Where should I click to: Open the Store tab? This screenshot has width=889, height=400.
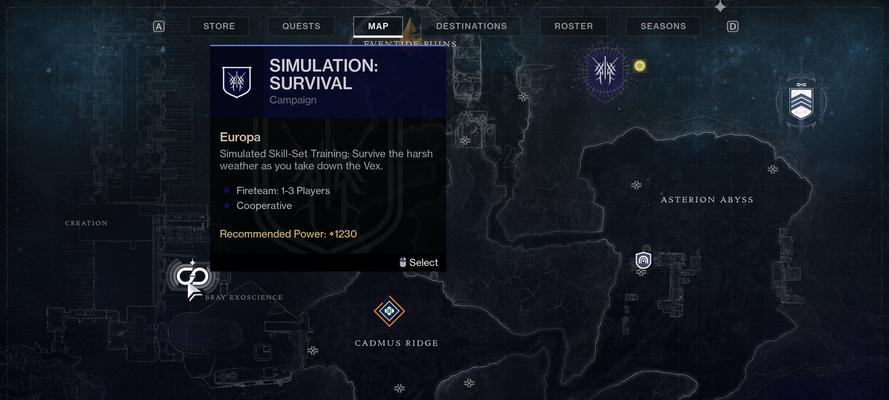219,26
